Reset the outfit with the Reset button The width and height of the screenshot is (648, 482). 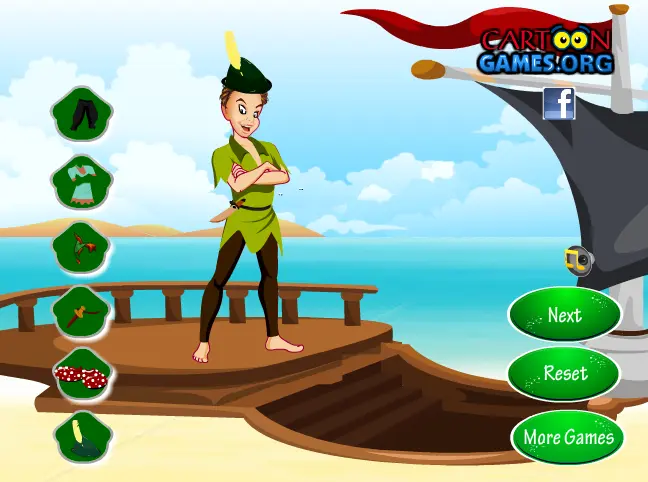pos(564,374)
